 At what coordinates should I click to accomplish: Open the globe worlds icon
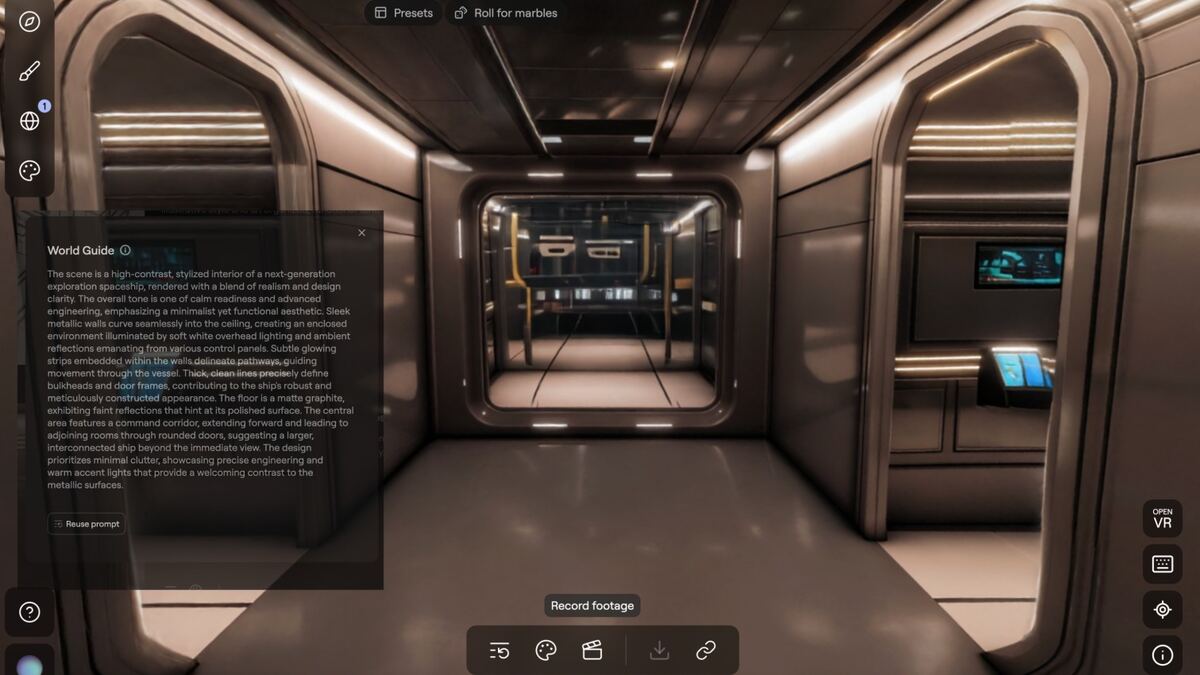coord(30,121)
